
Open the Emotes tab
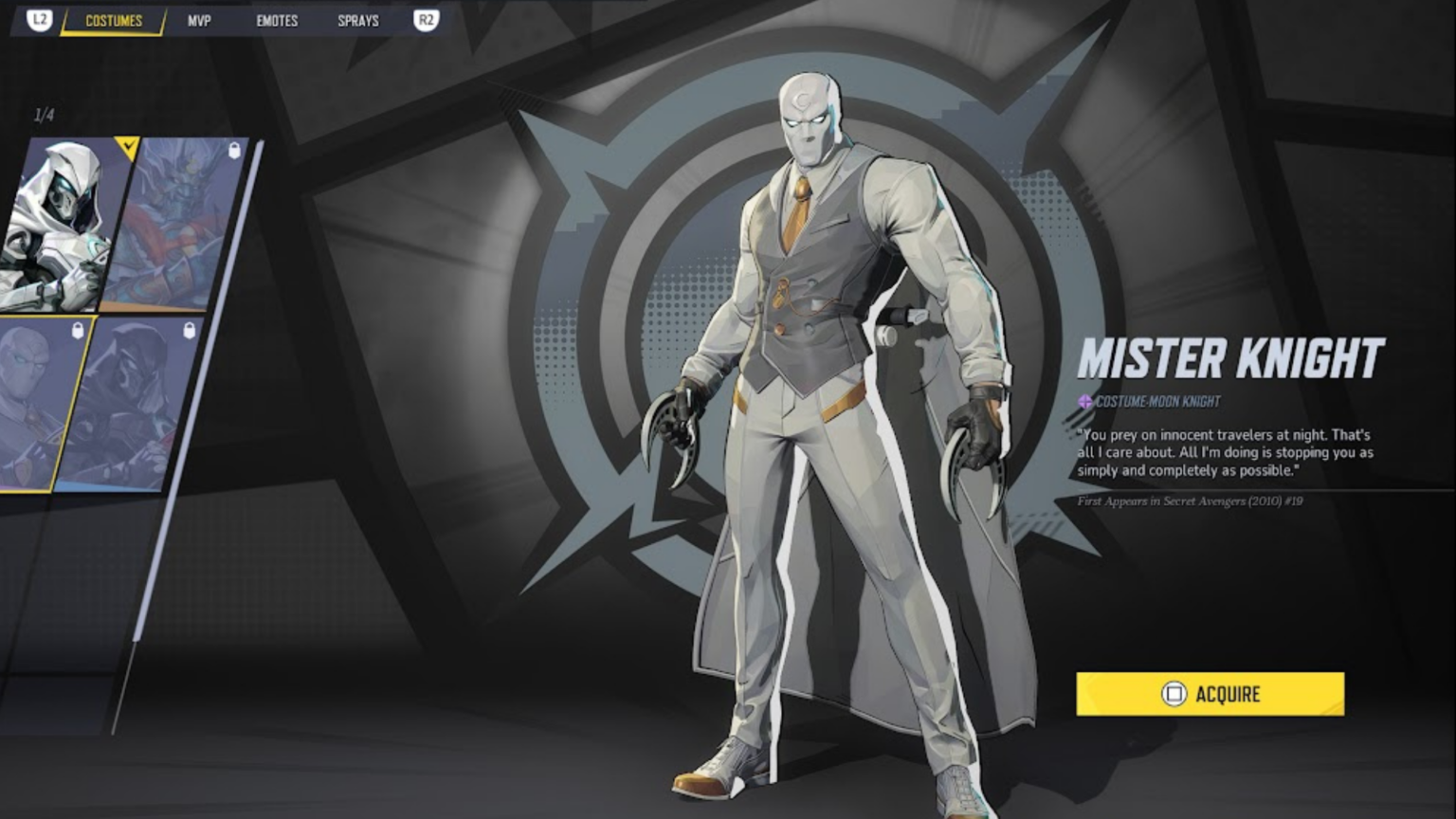(277, 20)
